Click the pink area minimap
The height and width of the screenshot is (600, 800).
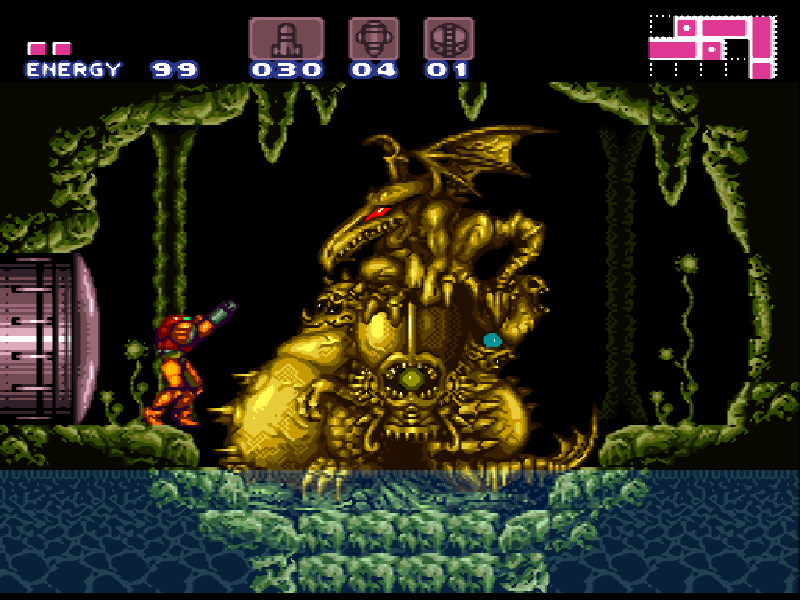coord(712,46)
